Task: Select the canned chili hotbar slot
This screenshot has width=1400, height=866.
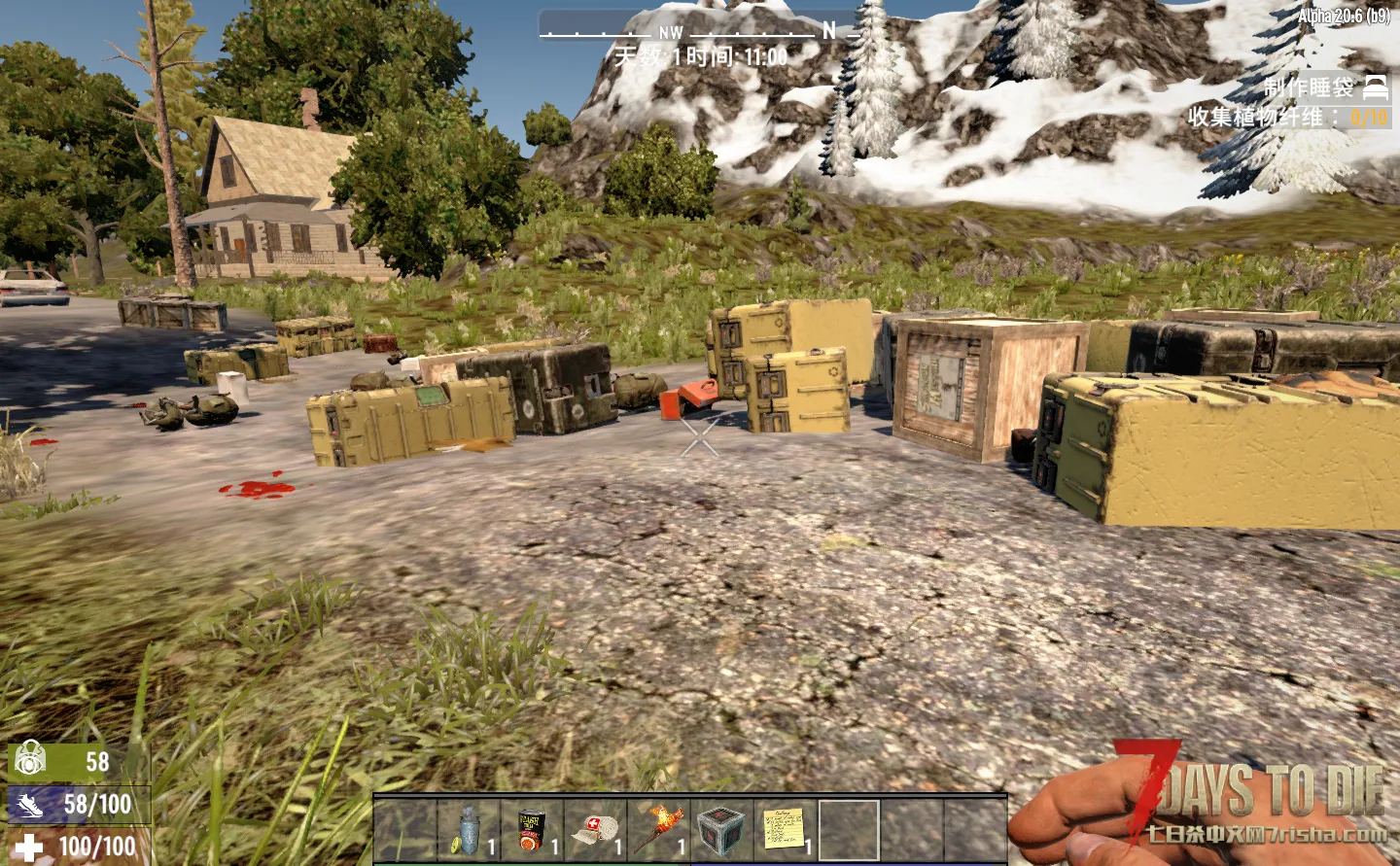Action: pos(532,830)
